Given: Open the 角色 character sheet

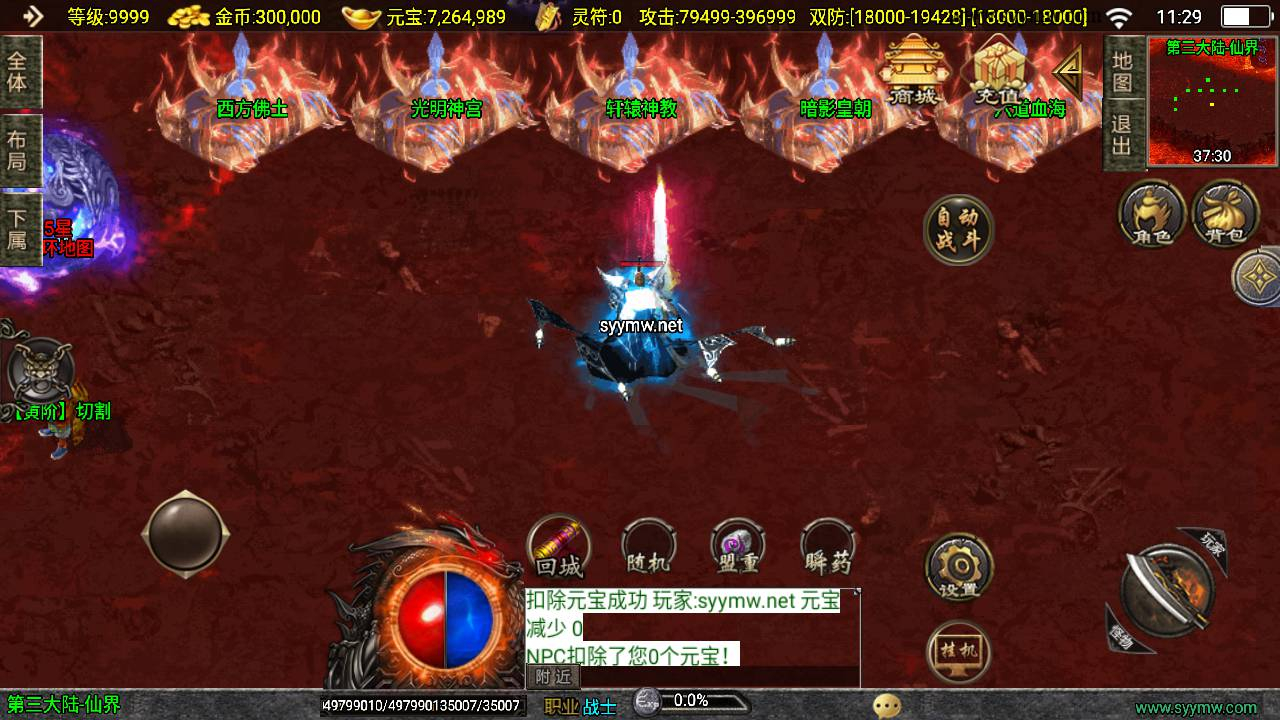Looking at the screenshot, I should click(1152, 213).
